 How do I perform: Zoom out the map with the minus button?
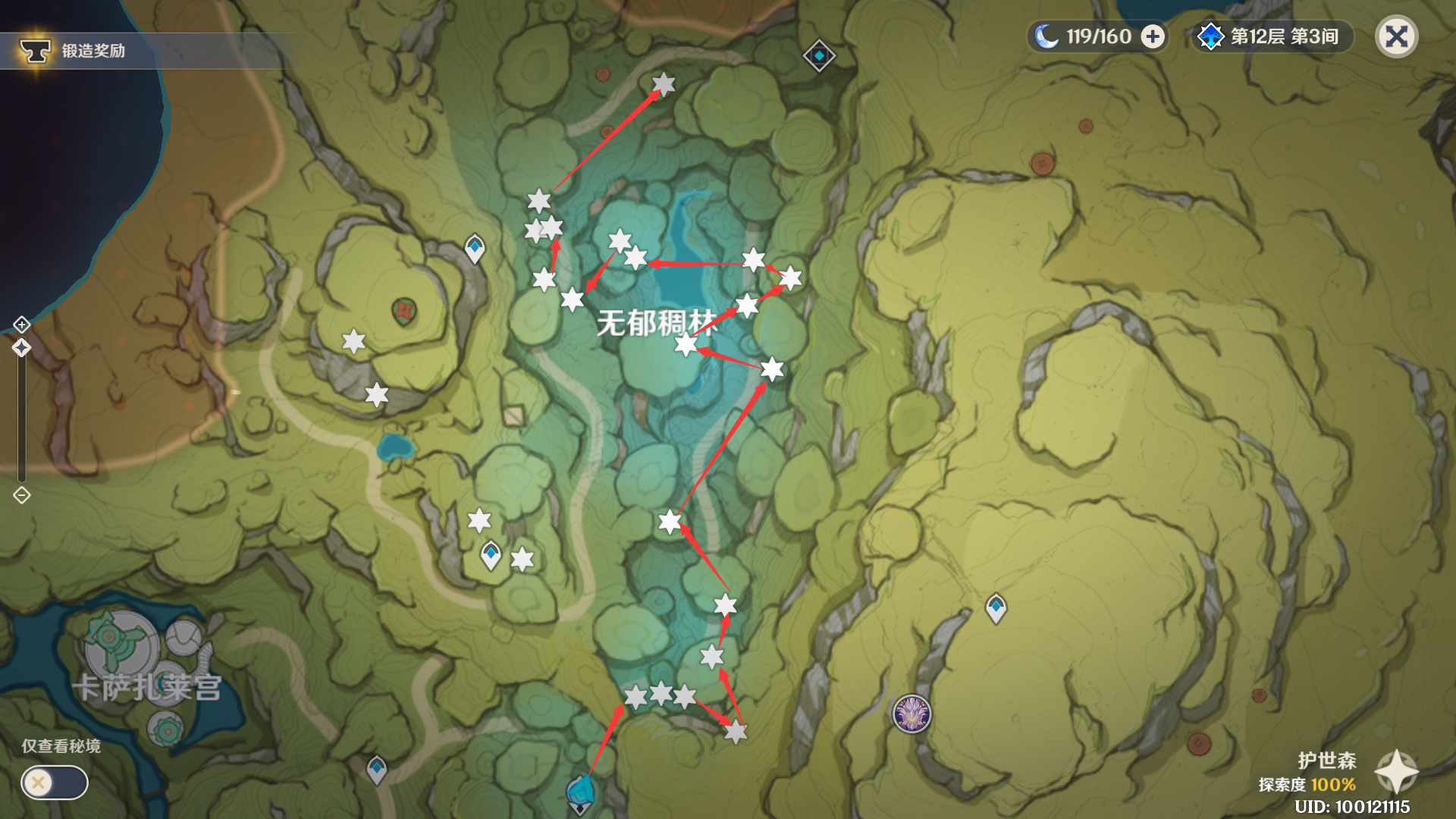click(x=21, y=495)
